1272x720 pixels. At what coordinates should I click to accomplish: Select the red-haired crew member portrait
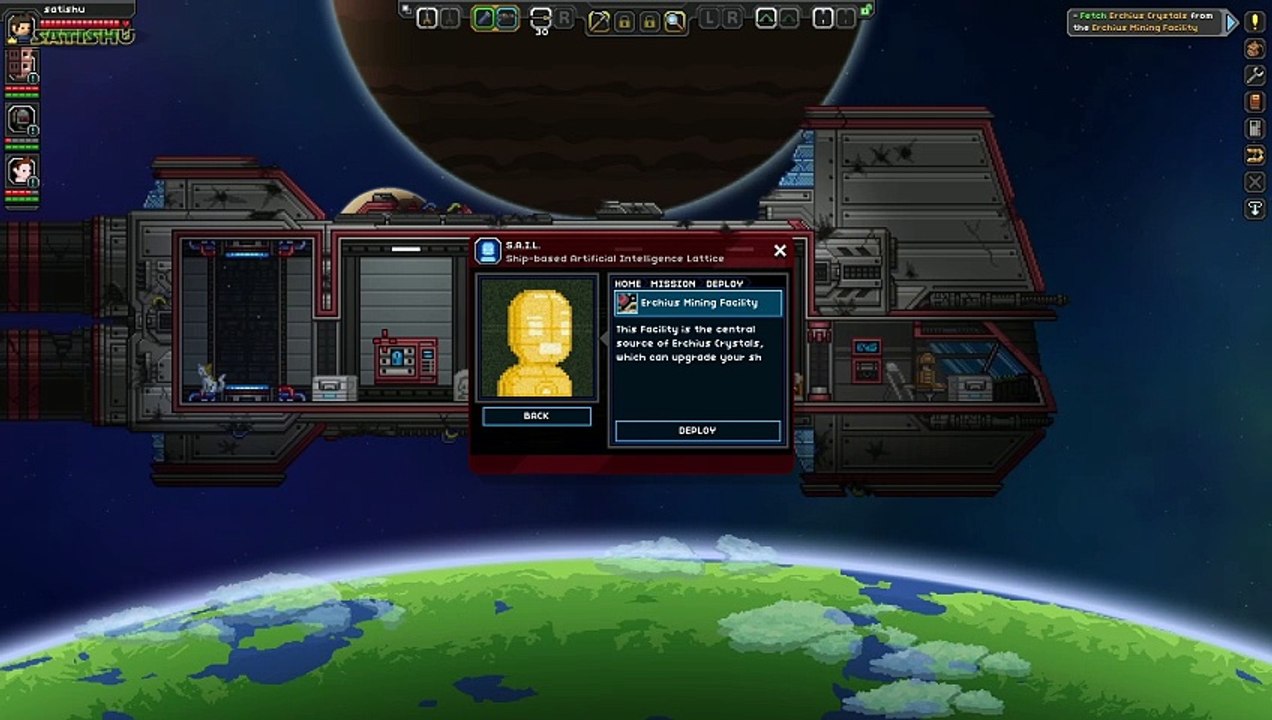21,171
